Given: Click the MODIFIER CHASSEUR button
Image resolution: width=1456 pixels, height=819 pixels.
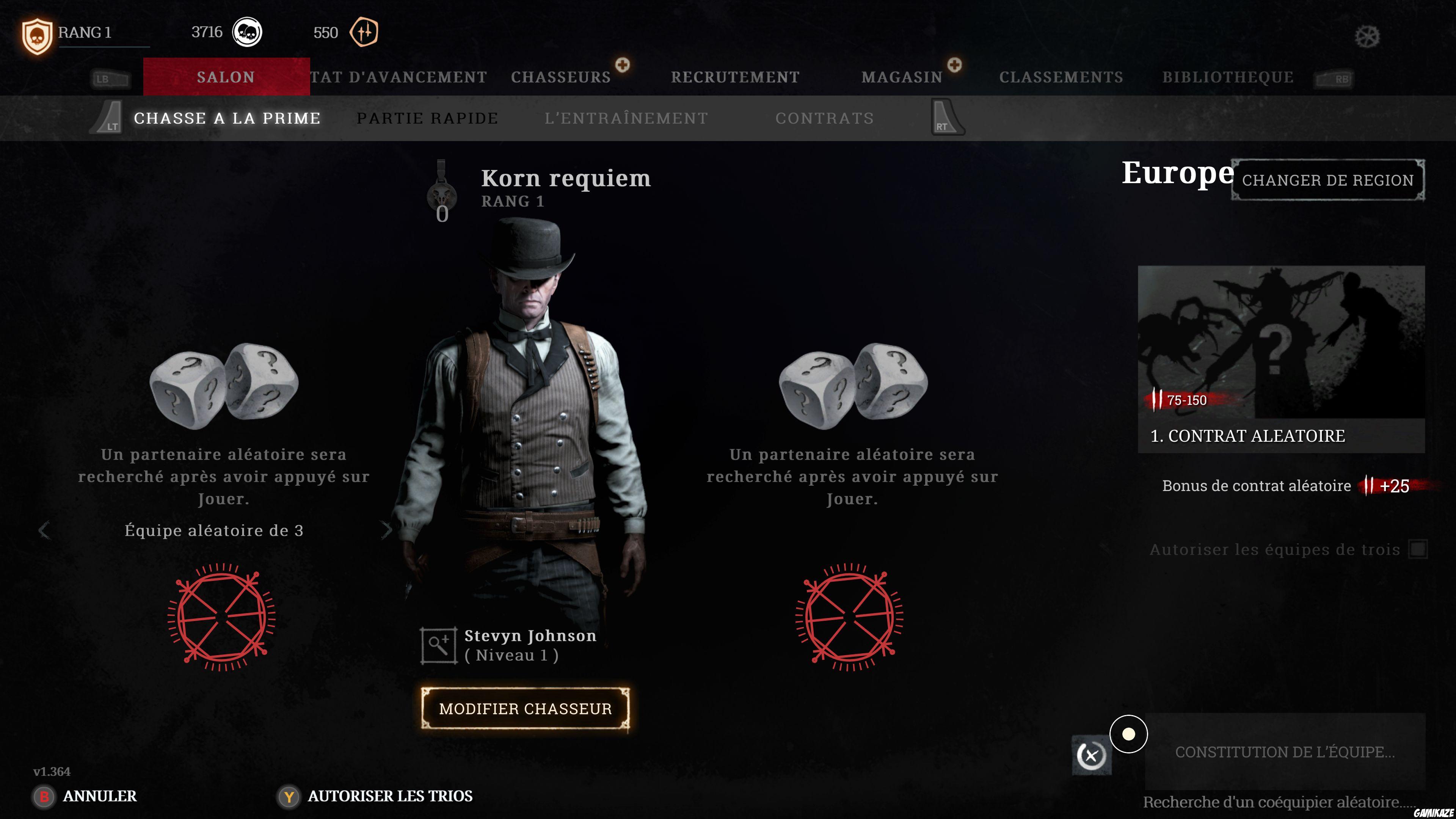Looking at the screenshot, I should click(524, 709).
